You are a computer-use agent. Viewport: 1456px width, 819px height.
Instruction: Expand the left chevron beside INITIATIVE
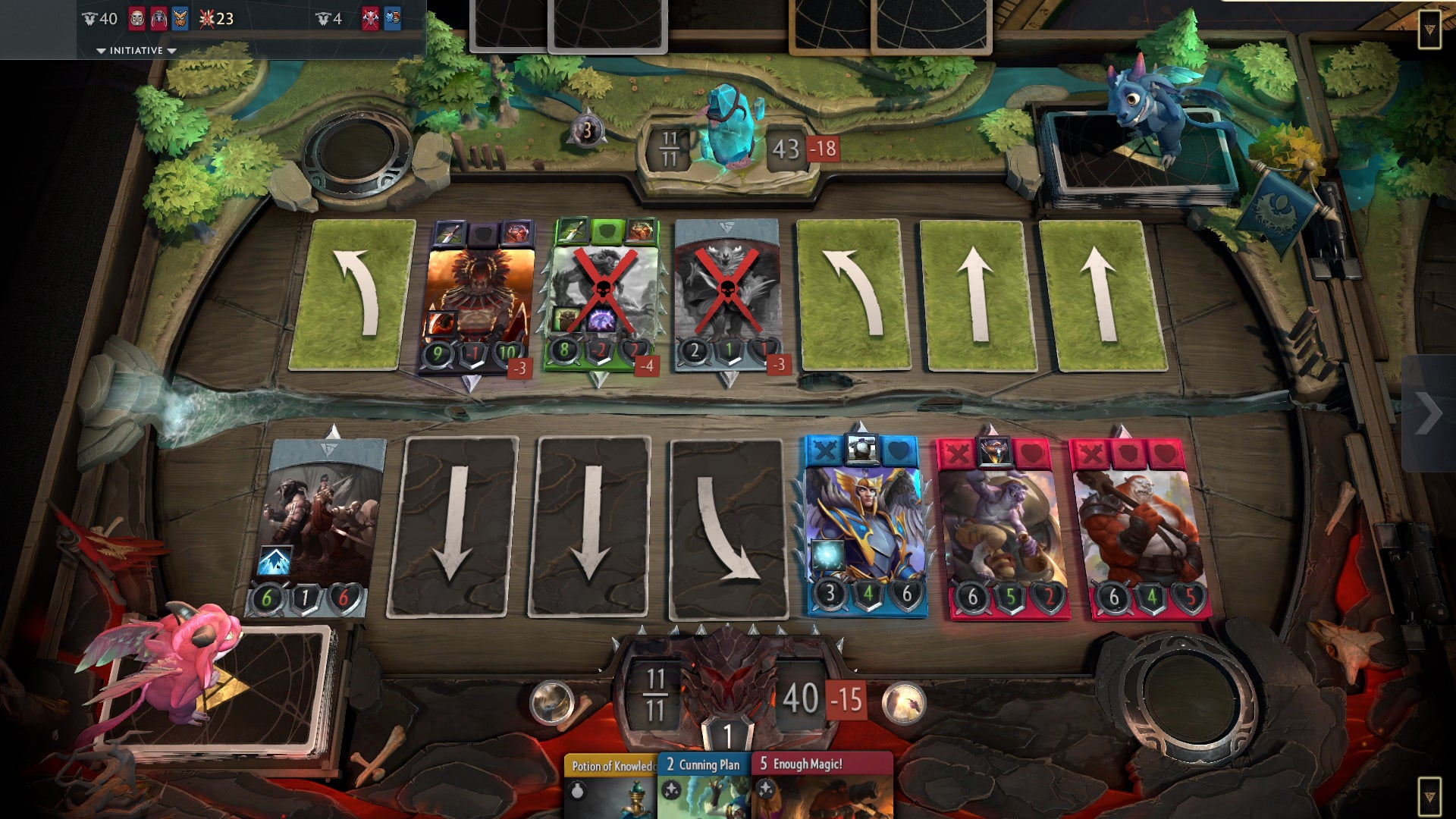(102, 51)
